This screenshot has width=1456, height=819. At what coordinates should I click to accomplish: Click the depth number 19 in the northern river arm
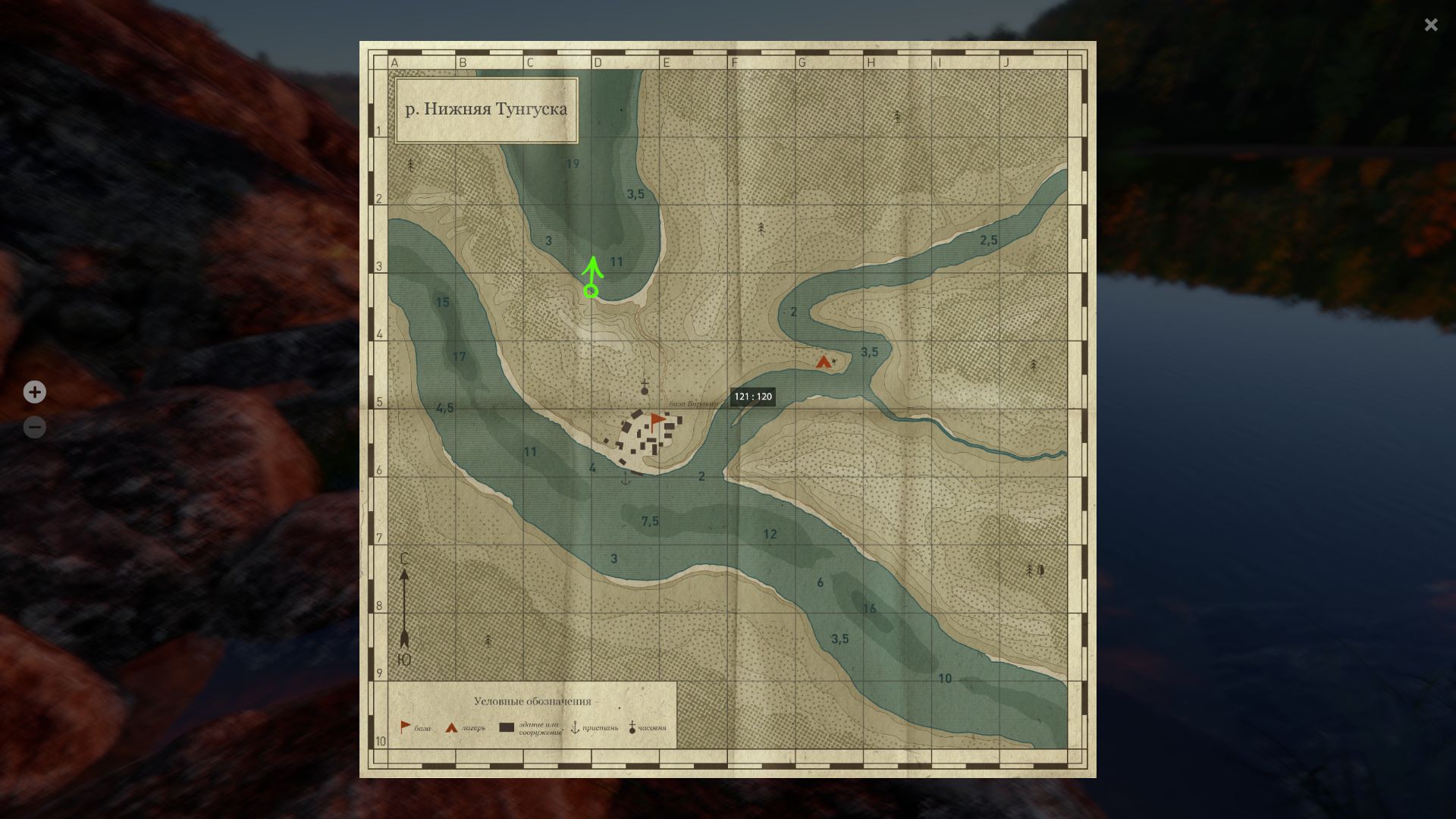click(573, 162)
